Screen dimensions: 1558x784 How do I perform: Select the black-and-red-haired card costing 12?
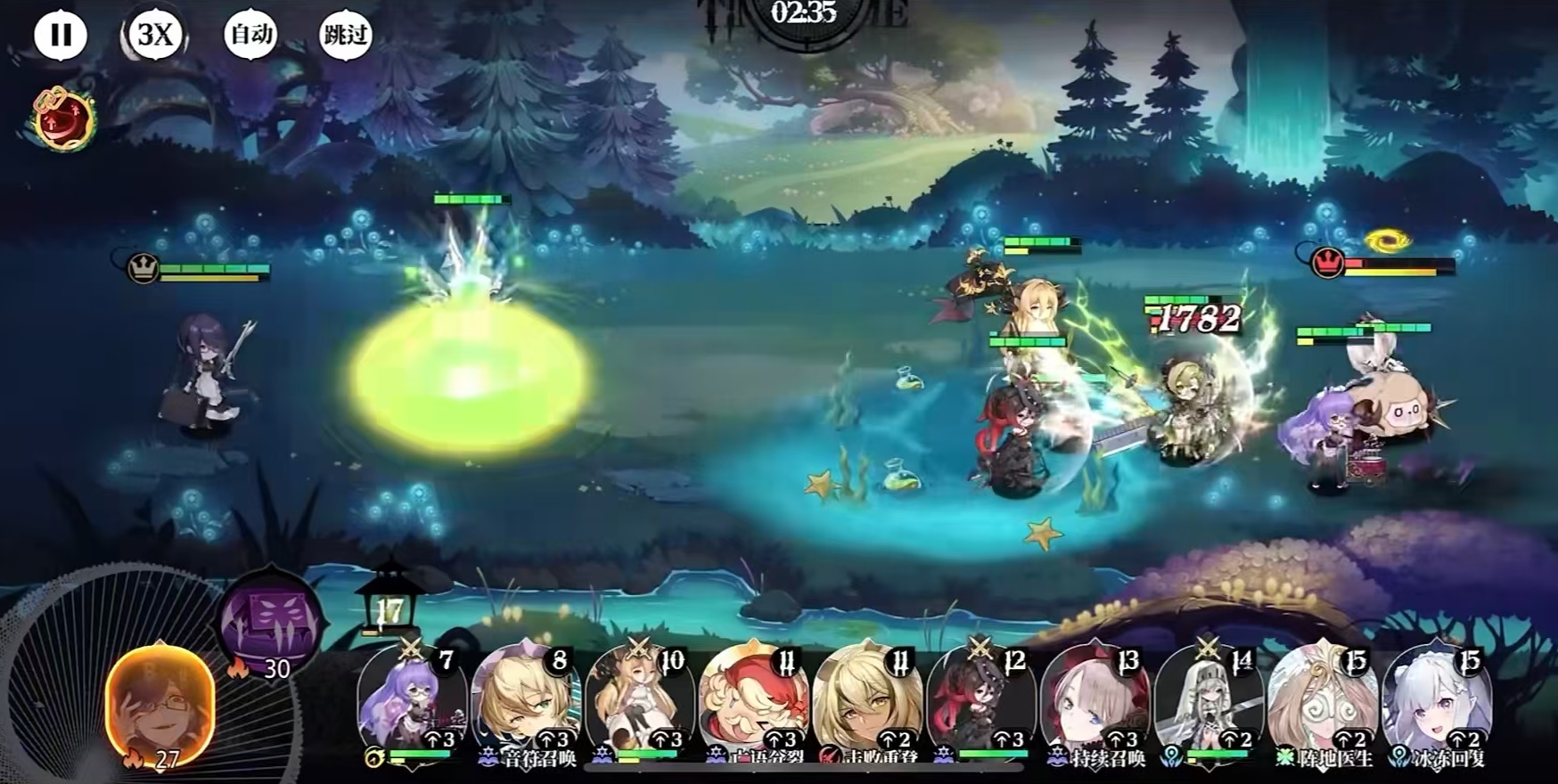click(980, 704)
